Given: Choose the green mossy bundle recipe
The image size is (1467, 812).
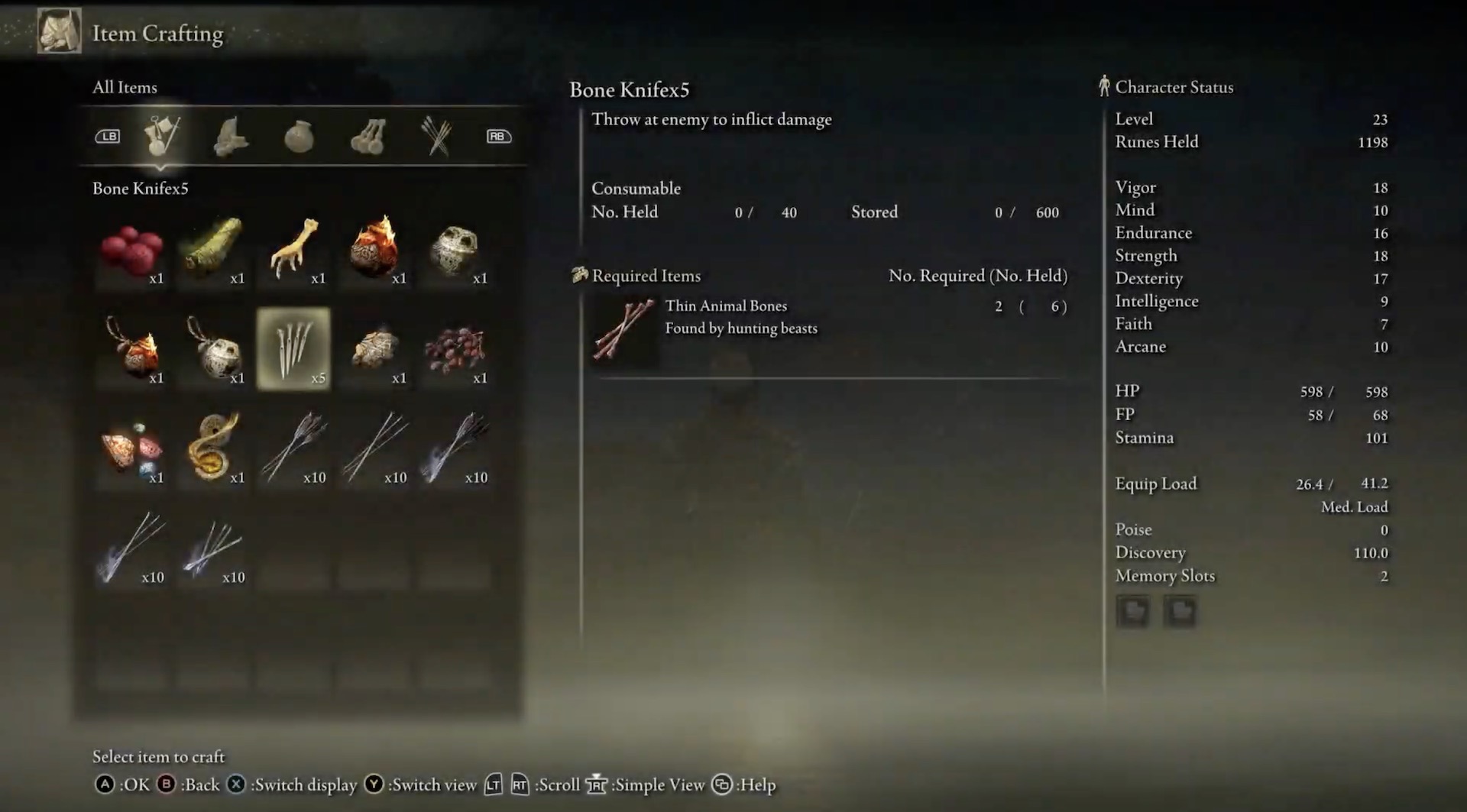Looking at the screenshot, I should pyautogui.click(x=213, y=251).
